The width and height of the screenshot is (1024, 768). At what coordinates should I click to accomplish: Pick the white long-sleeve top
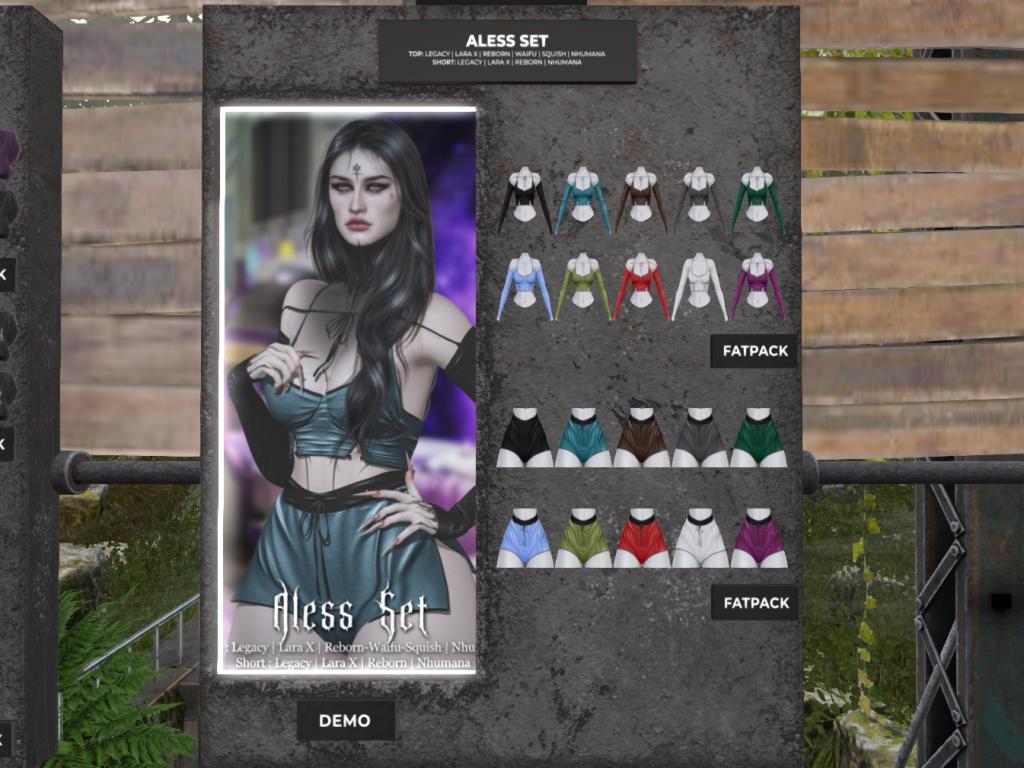click(x=700, y=286)
